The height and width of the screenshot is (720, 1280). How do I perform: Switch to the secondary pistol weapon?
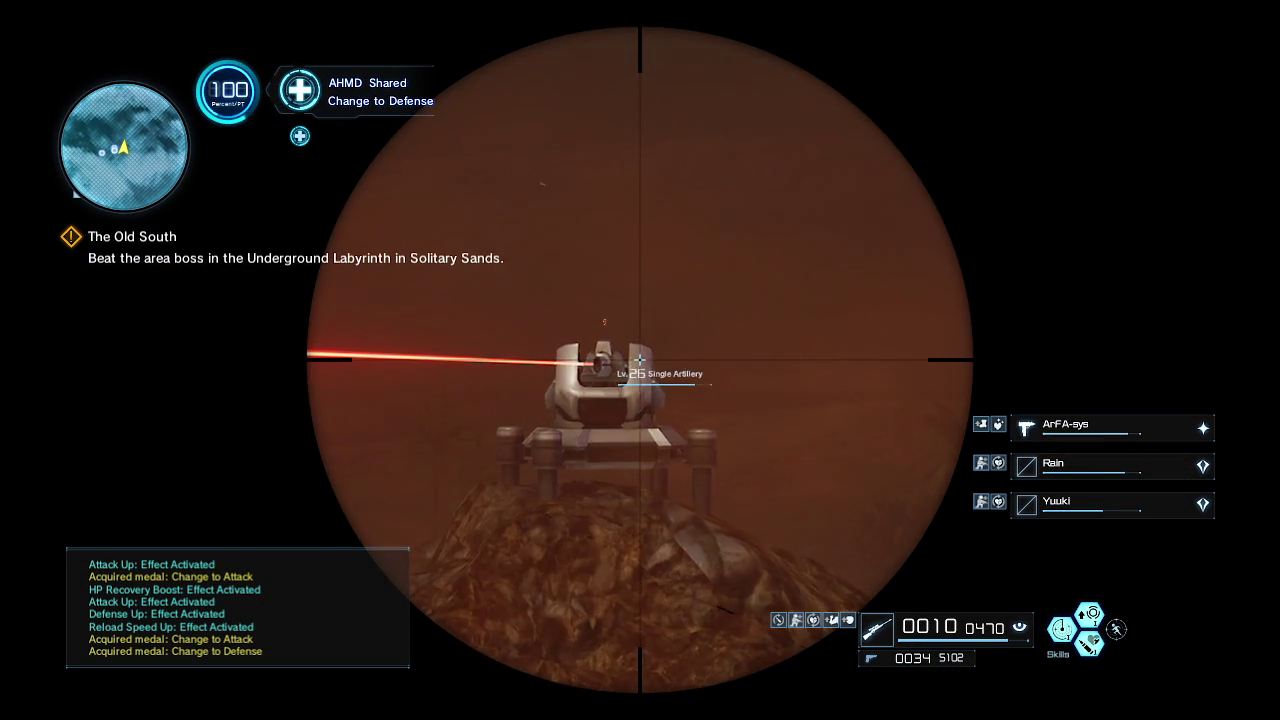tap(871, 658)
